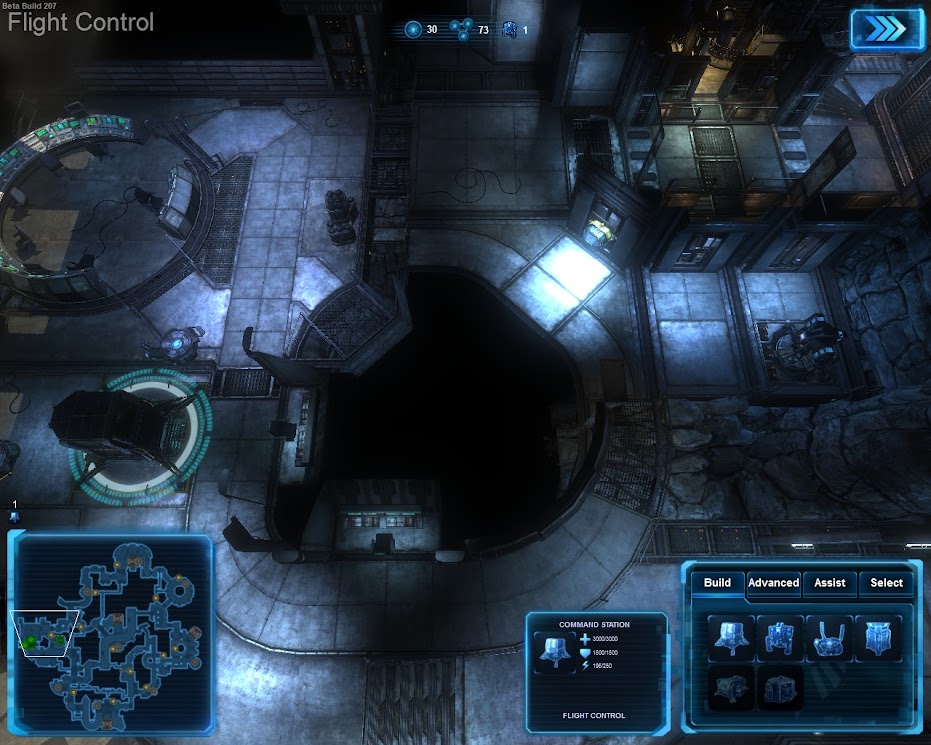
Task: Select the shield-shaped tower build icon
Action: click(878, 639)
